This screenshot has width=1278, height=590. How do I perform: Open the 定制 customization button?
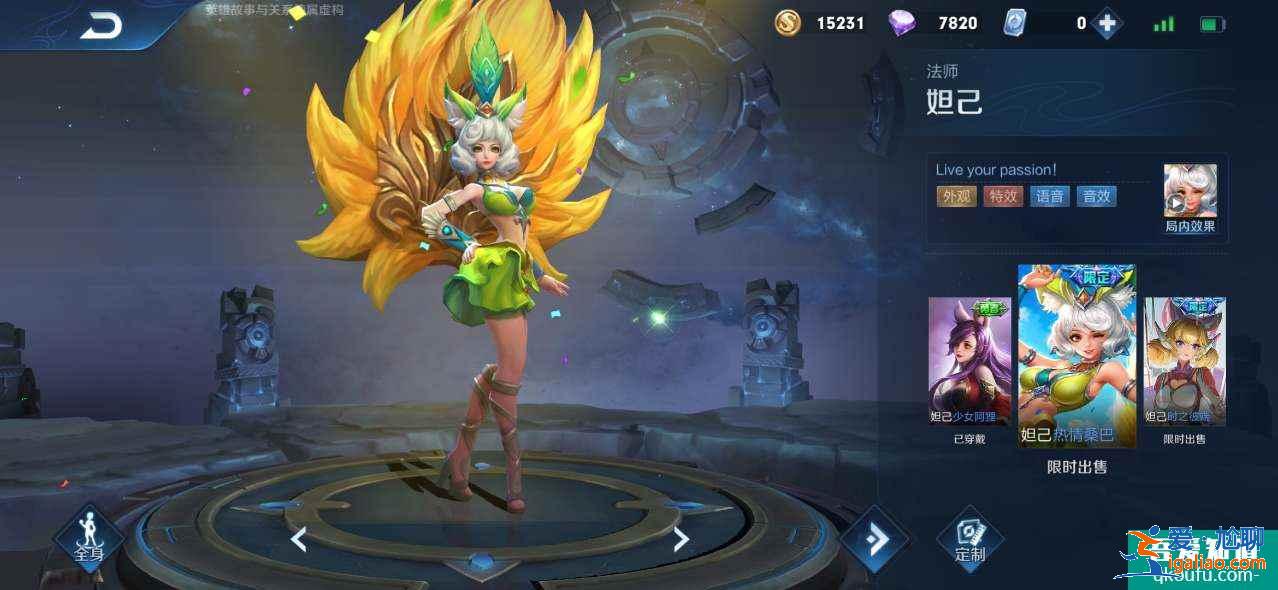[969, 540]
